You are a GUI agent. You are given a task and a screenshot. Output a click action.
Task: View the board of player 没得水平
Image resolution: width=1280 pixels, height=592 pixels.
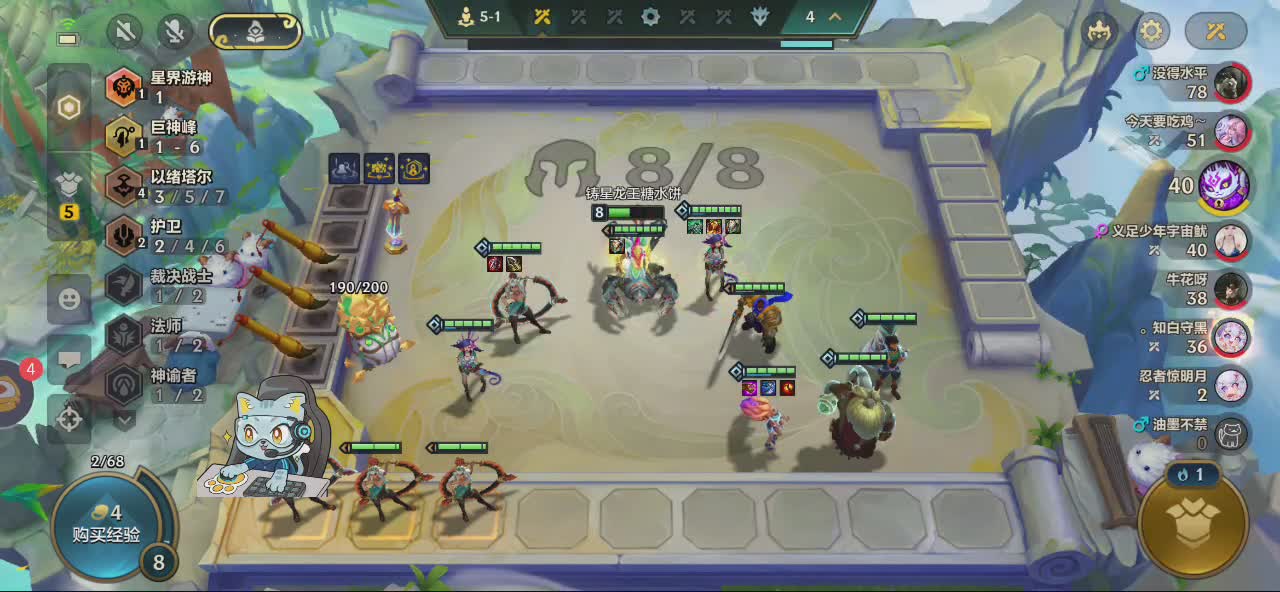click(1232, 83)
